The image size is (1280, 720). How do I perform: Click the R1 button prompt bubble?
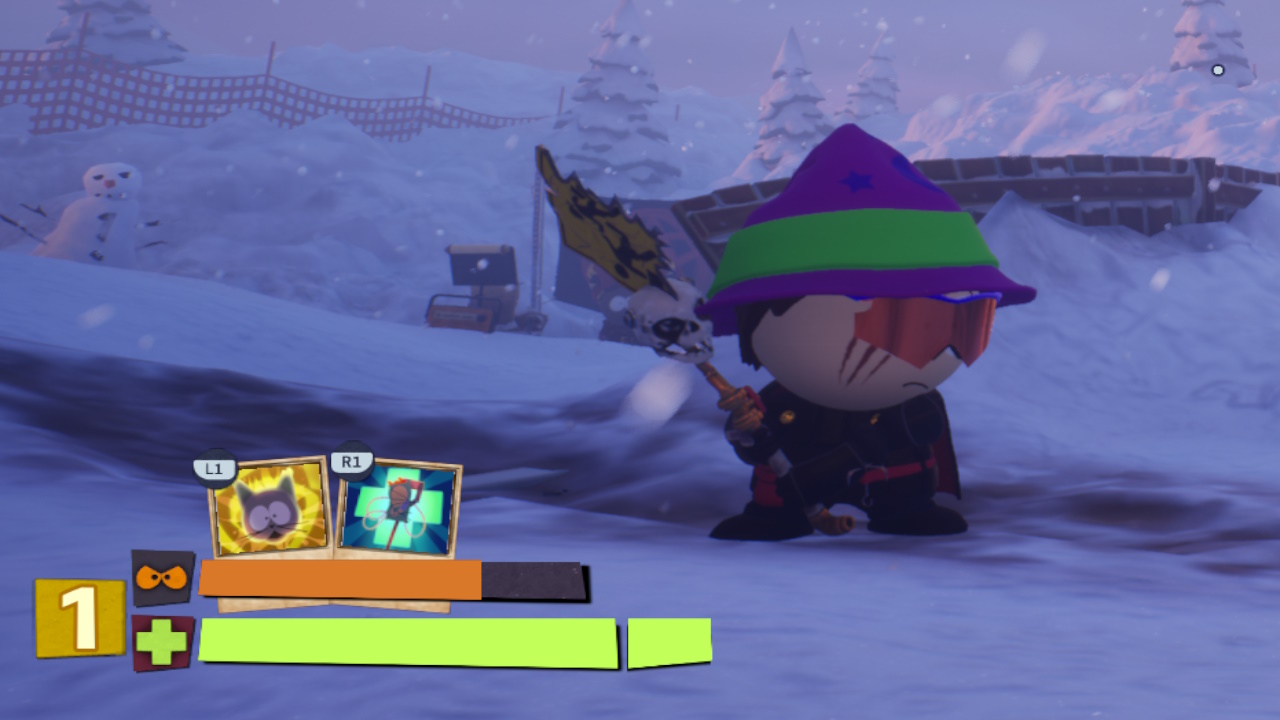[350, 461]
